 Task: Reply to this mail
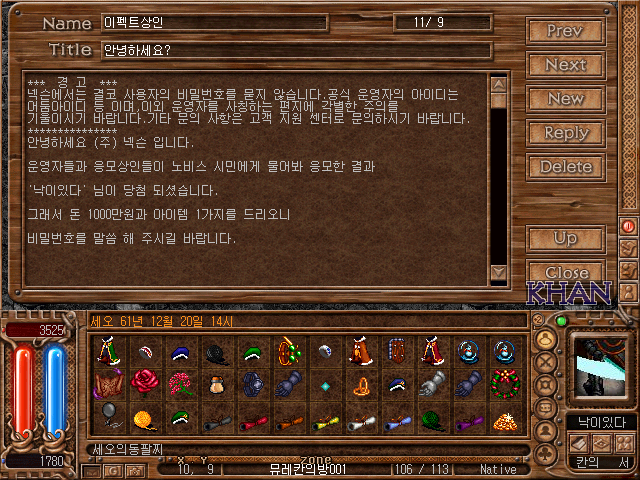565,133
